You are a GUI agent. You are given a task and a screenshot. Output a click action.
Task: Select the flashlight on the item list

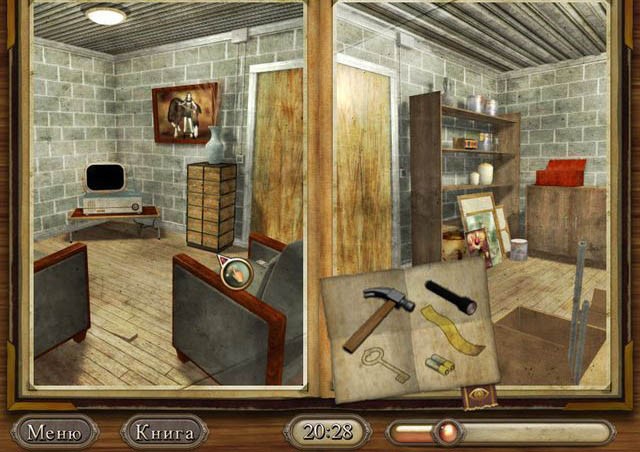click(x=450, y=296)
